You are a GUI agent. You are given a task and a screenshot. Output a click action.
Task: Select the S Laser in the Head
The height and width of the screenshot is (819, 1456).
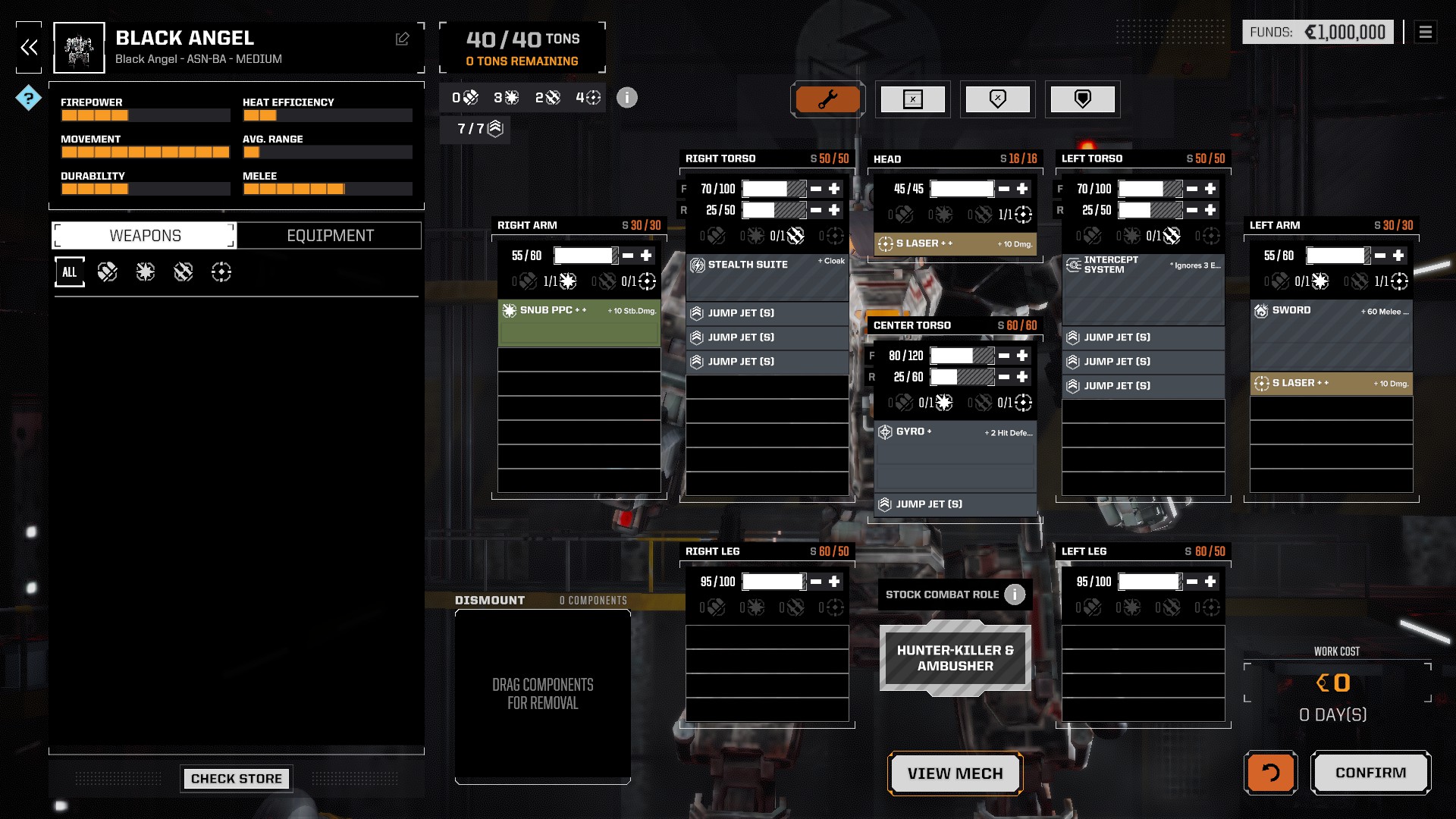pos(955,243)
